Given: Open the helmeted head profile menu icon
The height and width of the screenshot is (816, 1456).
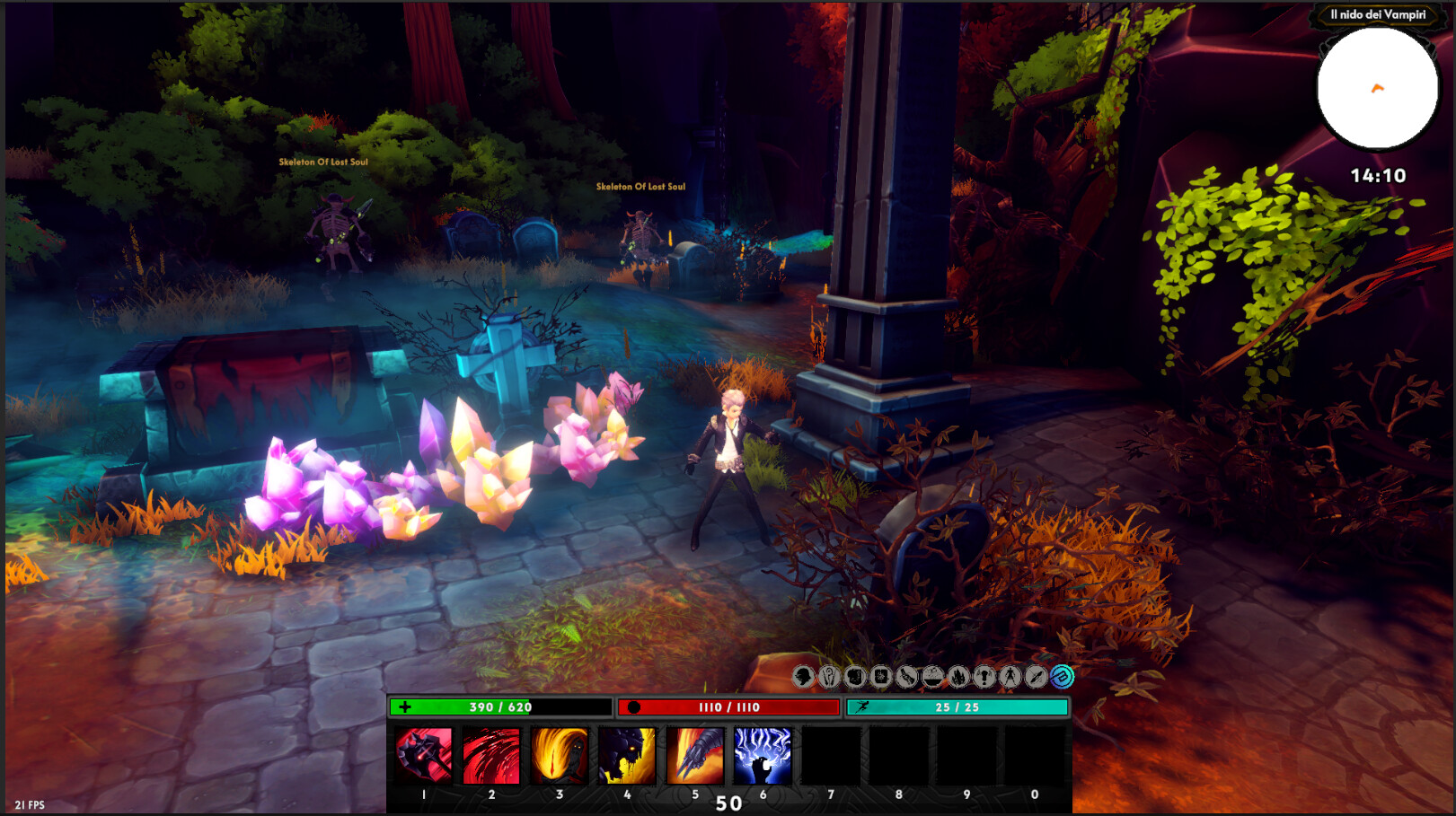Looking at the screenshot, I should pos(803,676).
